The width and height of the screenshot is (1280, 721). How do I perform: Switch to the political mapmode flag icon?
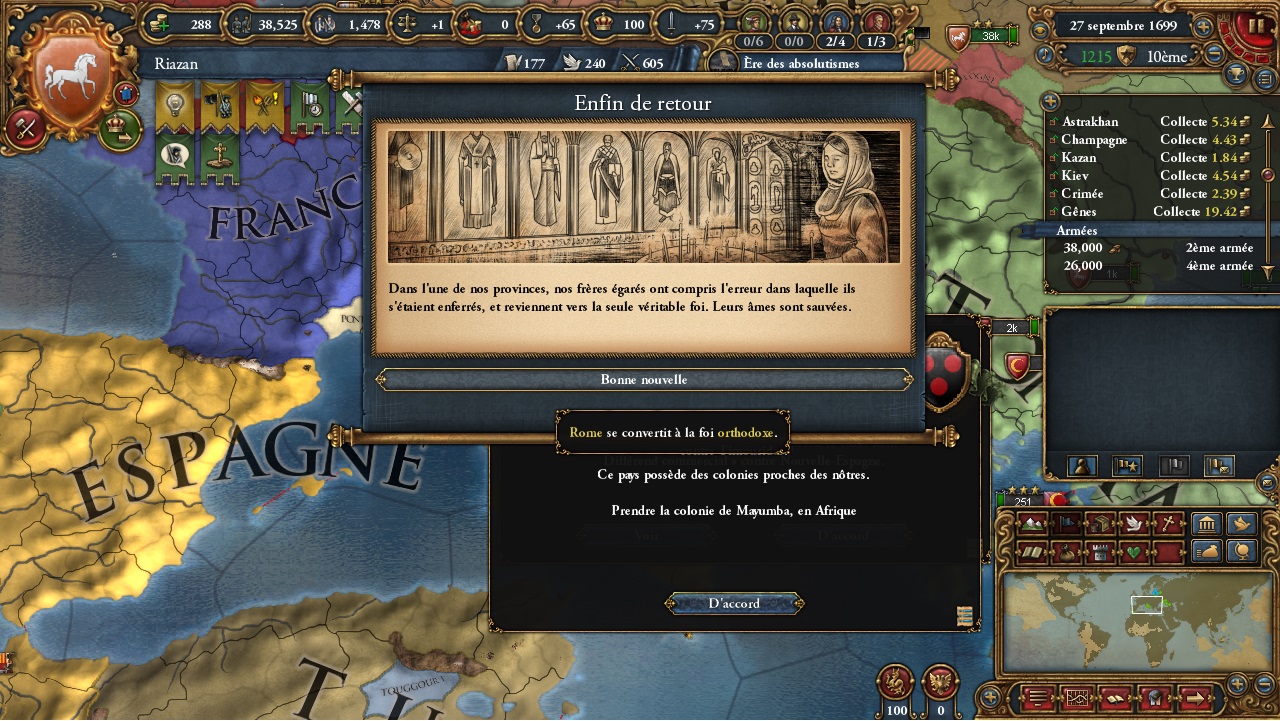pos(1066,523)
